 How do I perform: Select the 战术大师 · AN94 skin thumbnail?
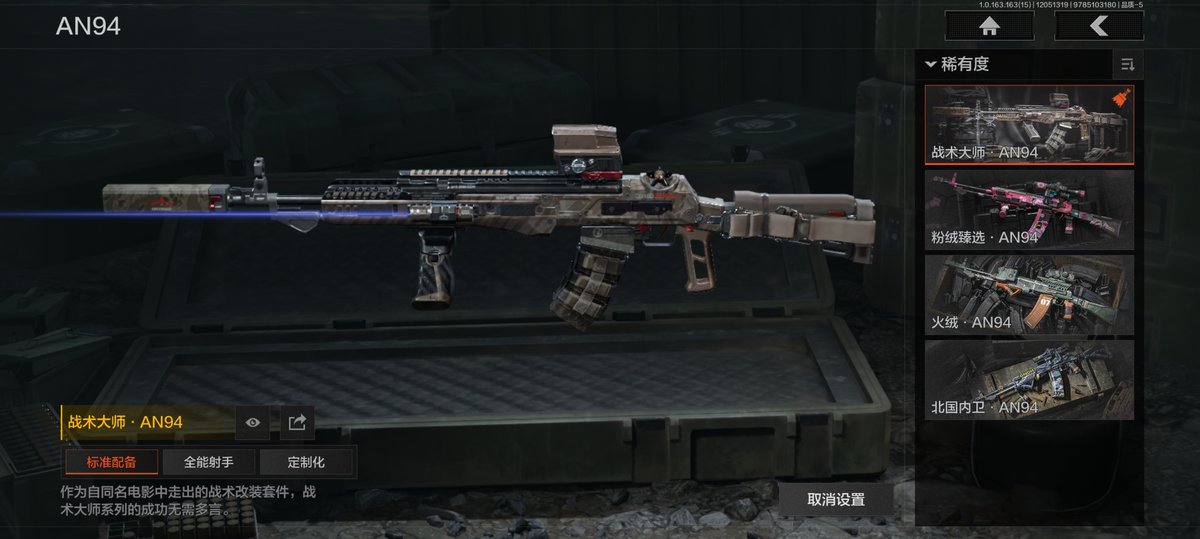(1029, 124)
